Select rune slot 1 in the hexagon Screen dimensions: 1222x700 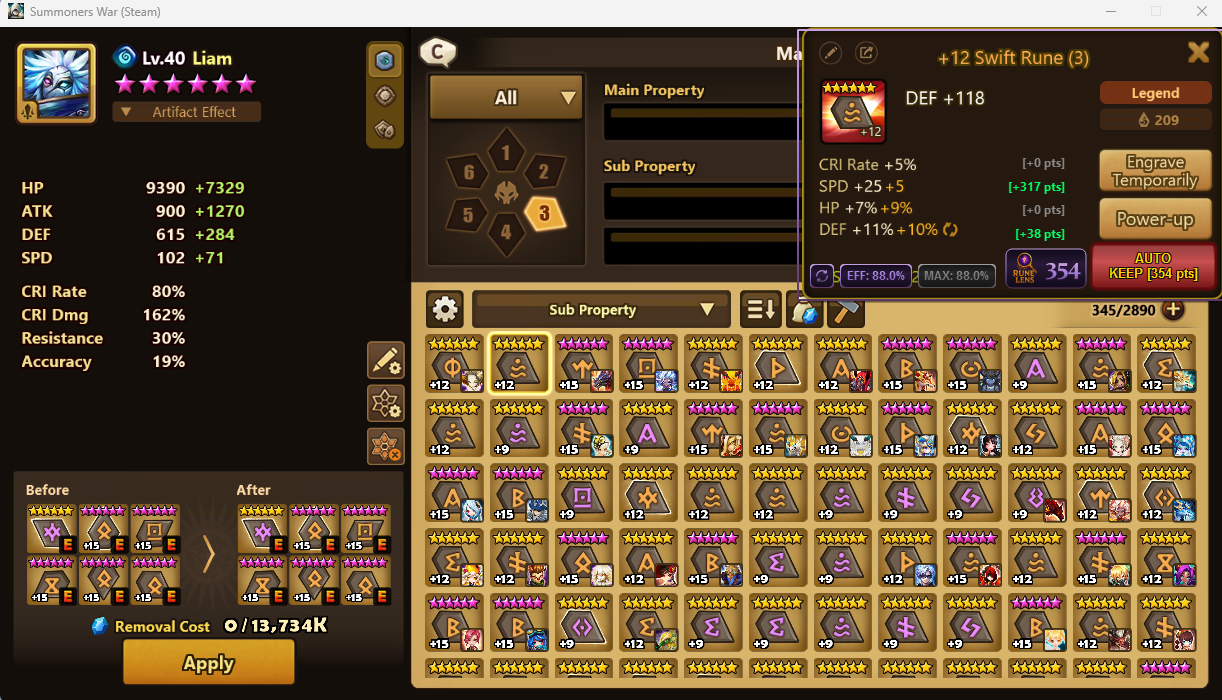tap(506, 153)
